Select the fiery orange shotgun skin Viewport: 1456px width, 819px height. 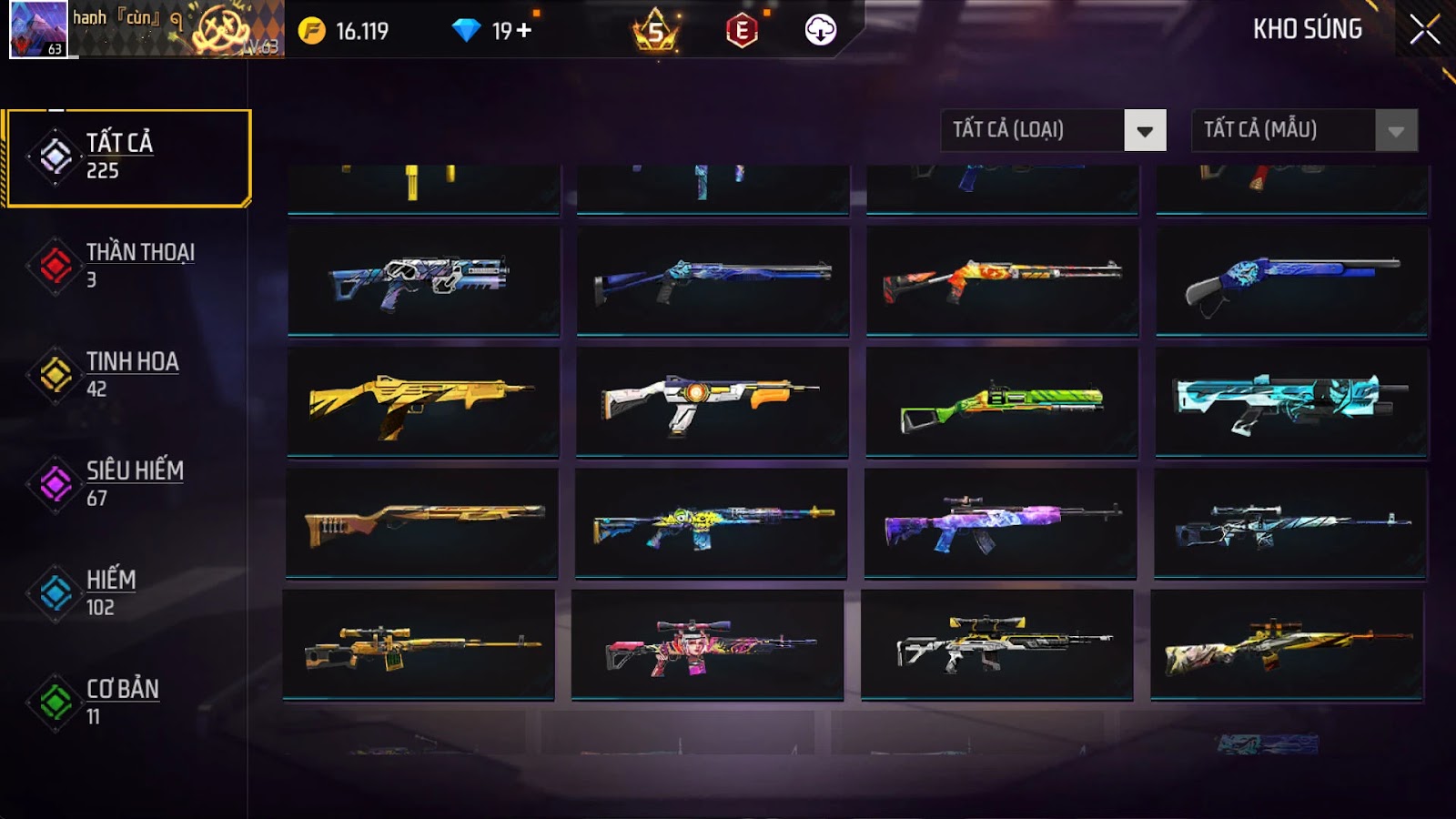(x=1002, y=279)
